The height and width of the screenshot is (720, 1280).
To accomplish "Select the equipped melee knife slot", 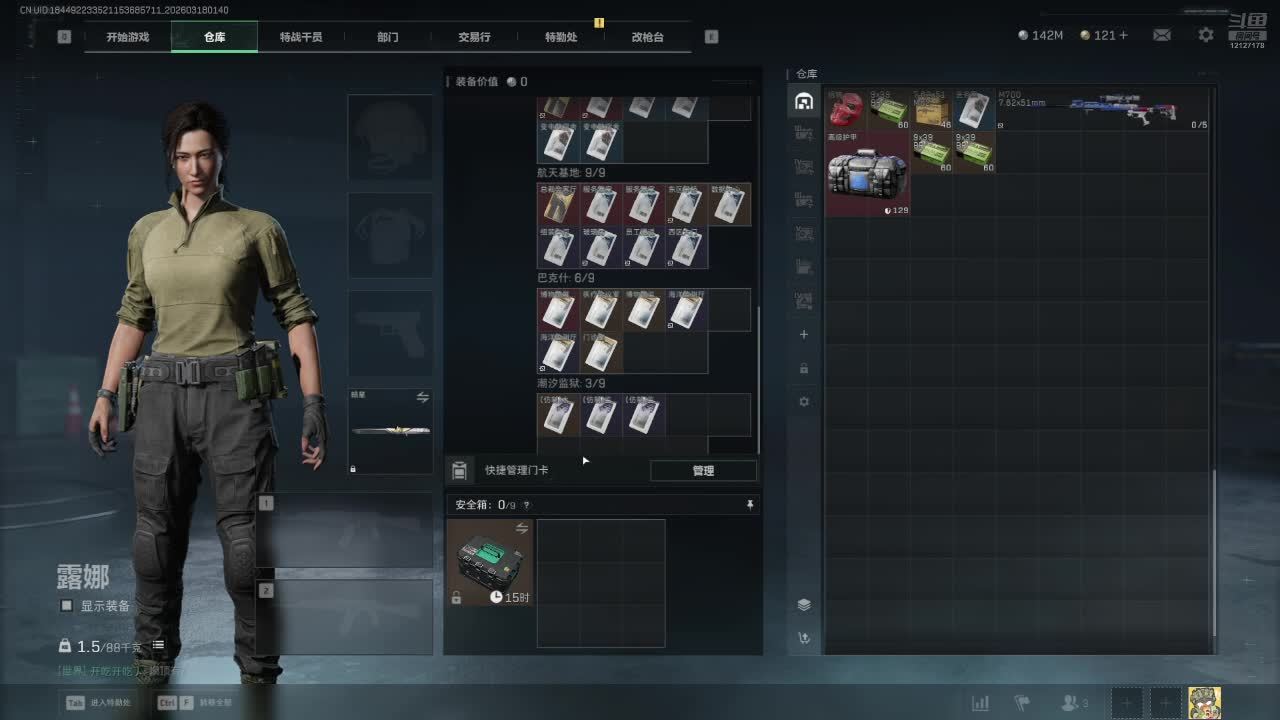I will click(390, 431).
